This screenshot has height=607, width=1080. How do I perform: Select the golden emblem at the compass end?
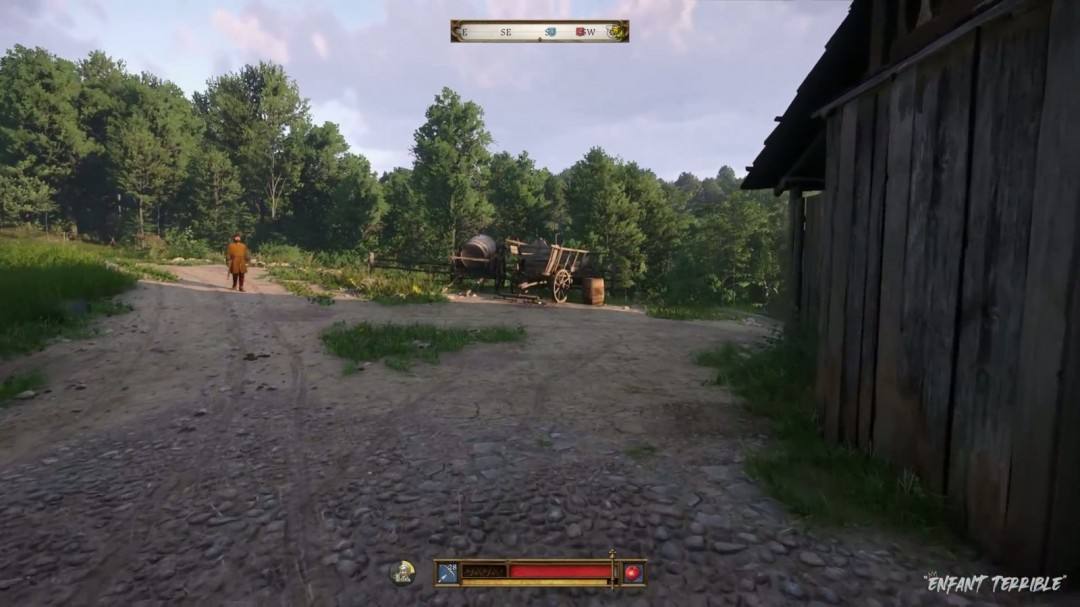click(617, 32)
